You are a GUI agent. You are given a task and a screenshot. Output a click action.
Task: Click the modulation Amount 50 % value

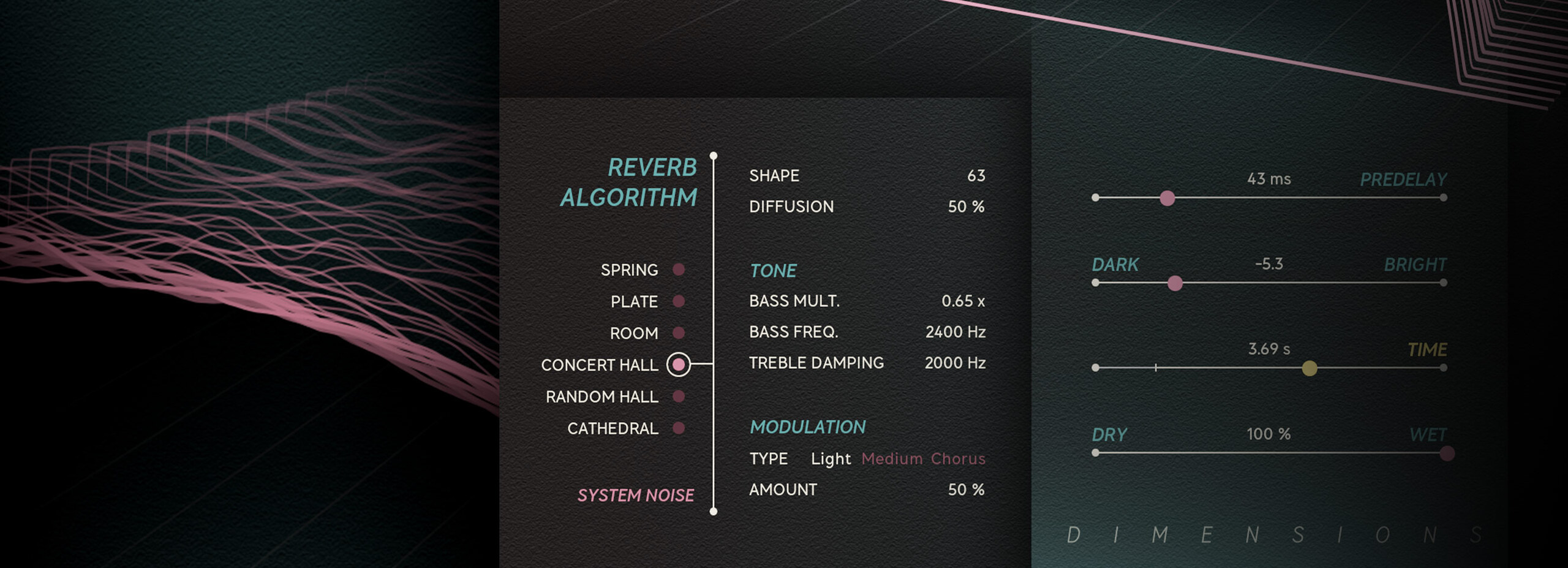(966, 490)
